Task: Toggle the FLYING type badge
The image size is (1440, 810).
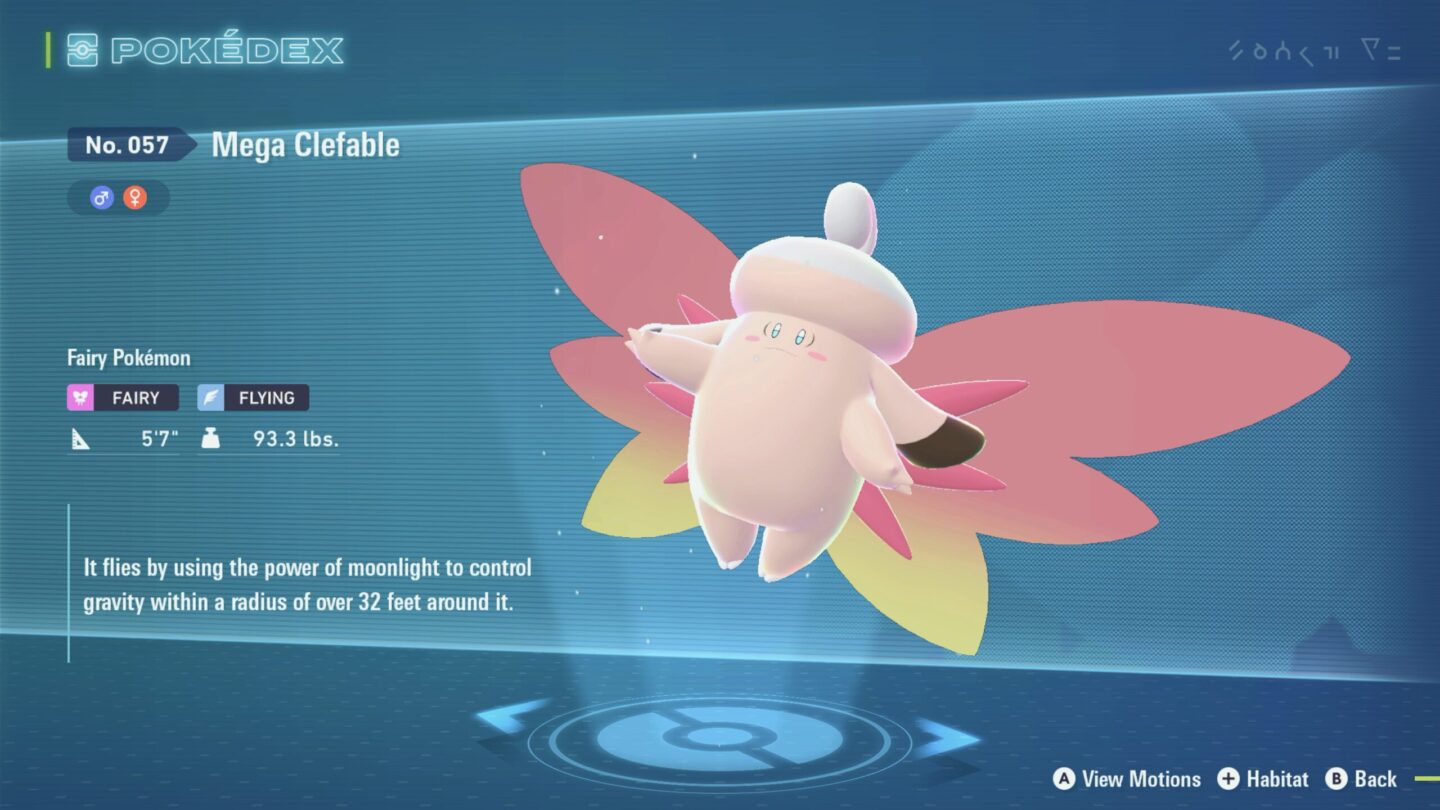Action: [x=252, y=397]
